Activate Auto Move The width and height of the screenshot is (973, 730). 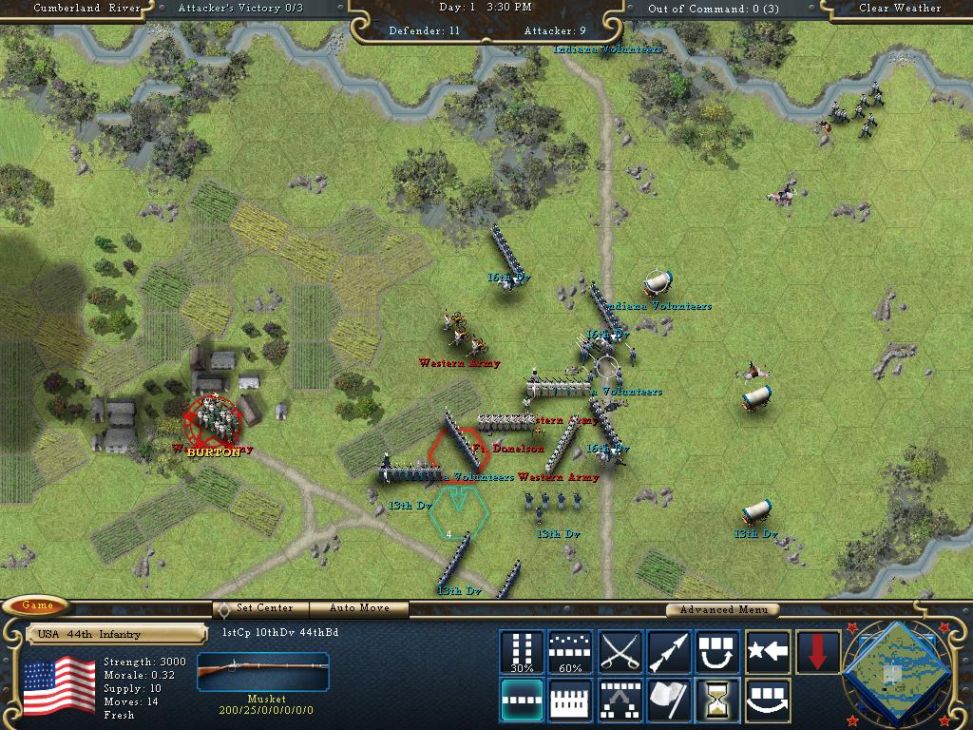click(x=359, y=608)
